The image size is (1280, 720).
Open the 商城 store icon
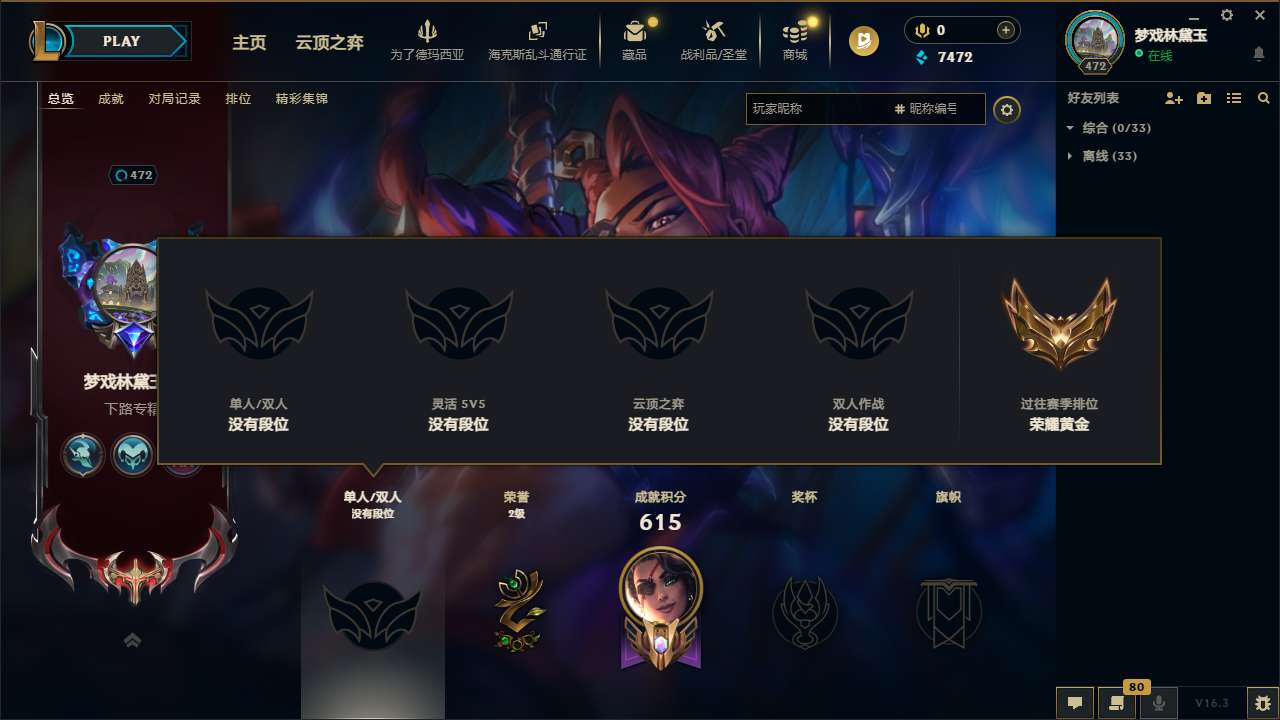pos(795,40)
